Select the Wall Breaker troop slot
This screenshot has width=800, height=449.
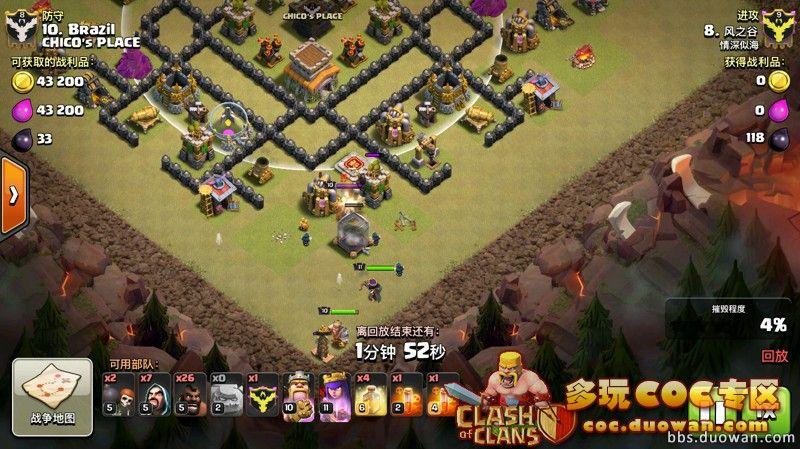[118, 394]
